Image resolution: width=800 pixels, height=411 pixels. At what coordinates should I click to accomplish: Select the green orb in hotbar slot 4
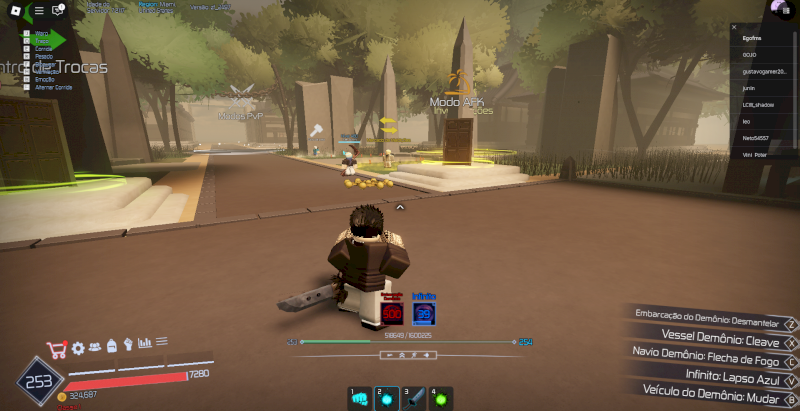[441, 398]
